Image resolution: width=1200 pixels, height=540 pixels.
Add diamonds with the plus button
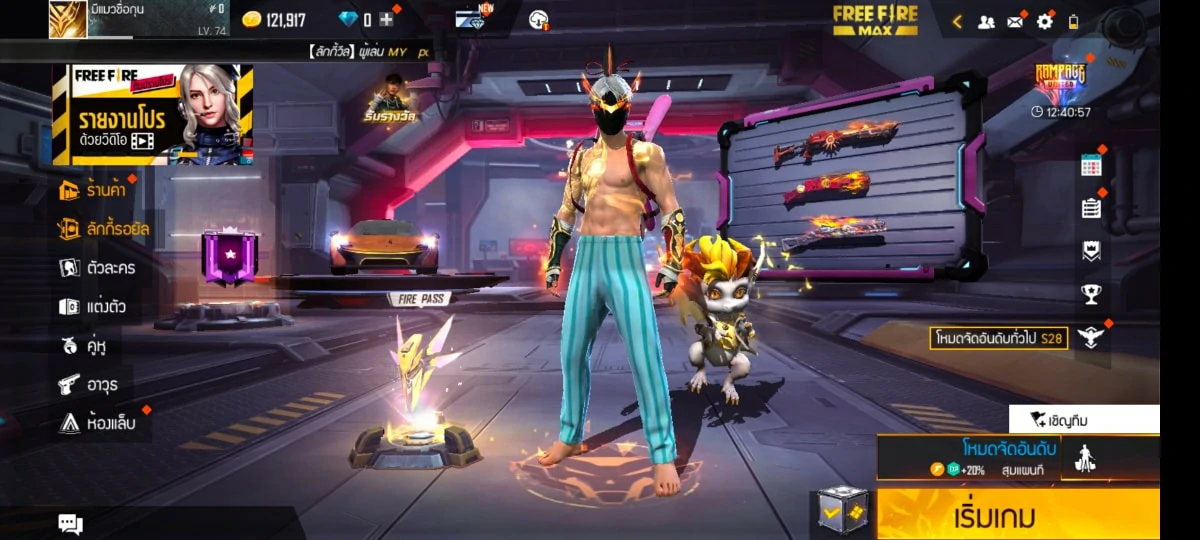click(x=386, y=20)
